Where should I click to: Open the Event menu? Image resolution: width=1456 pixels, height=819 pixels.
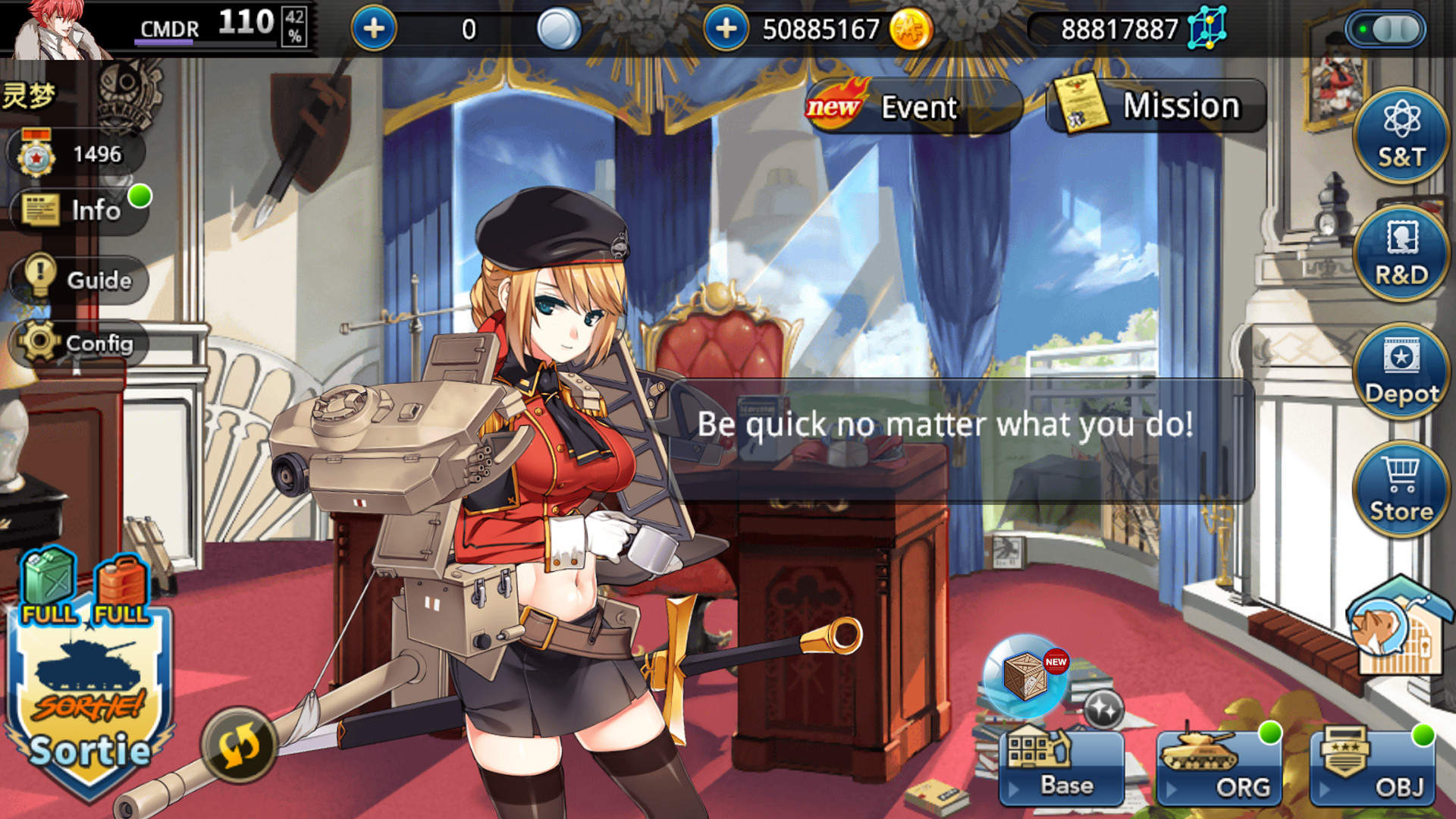915,107
